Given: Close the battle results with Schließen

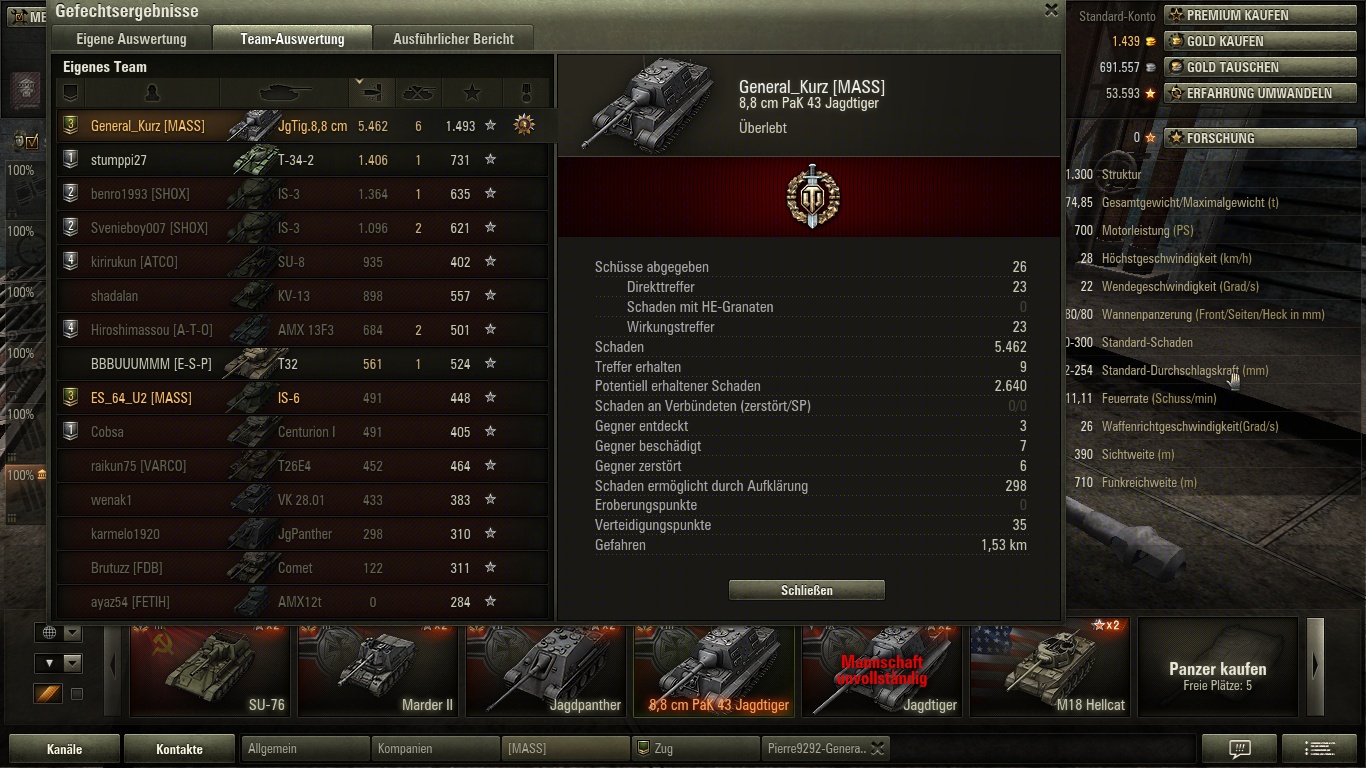Looking at the screenshot, I should pos(806,590).
